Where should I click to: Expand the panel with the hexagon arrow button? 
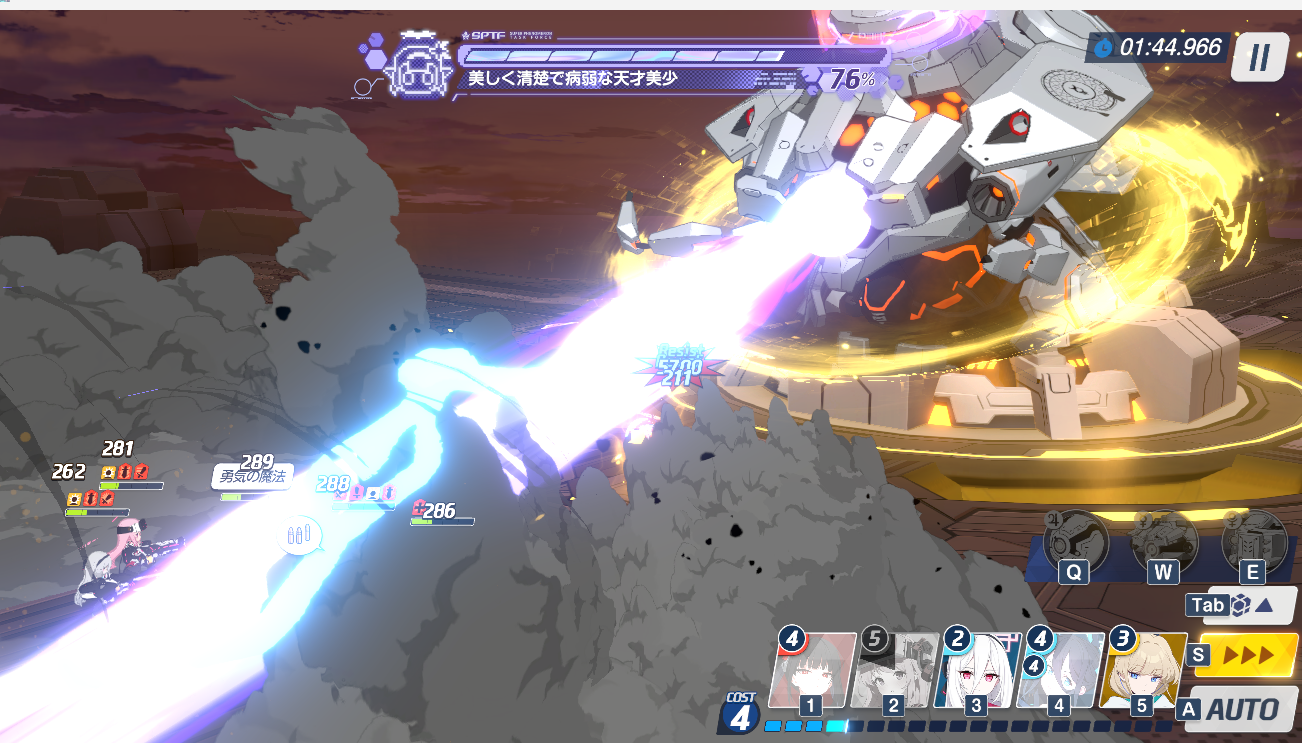1250,604
